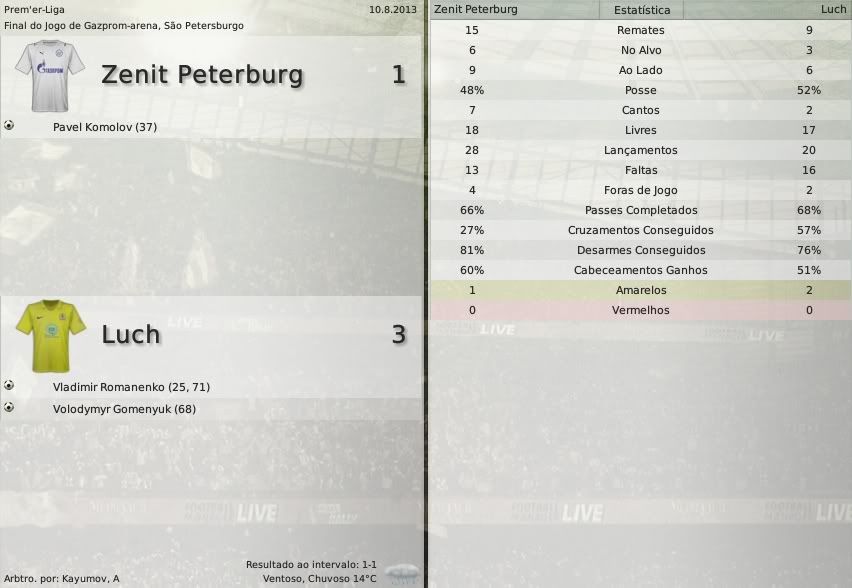
Task: Select the Luch stats column header
Action: pos(832,9)
